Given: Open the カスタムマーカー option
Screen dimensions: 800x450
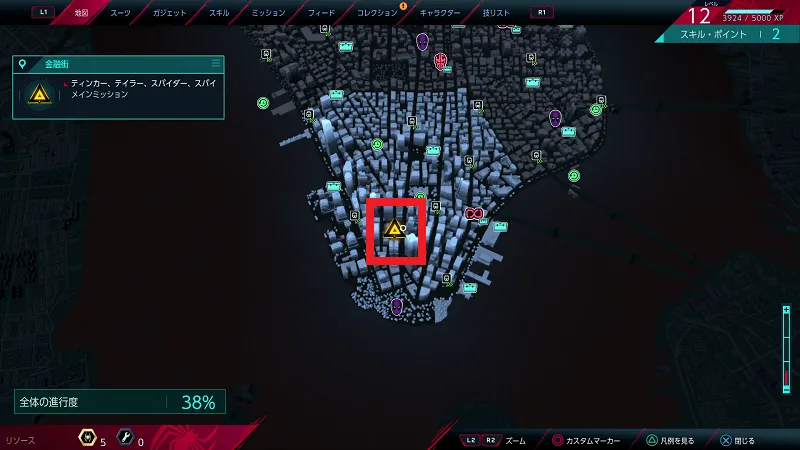Looking at the screenshot, I should click(590, 440).
